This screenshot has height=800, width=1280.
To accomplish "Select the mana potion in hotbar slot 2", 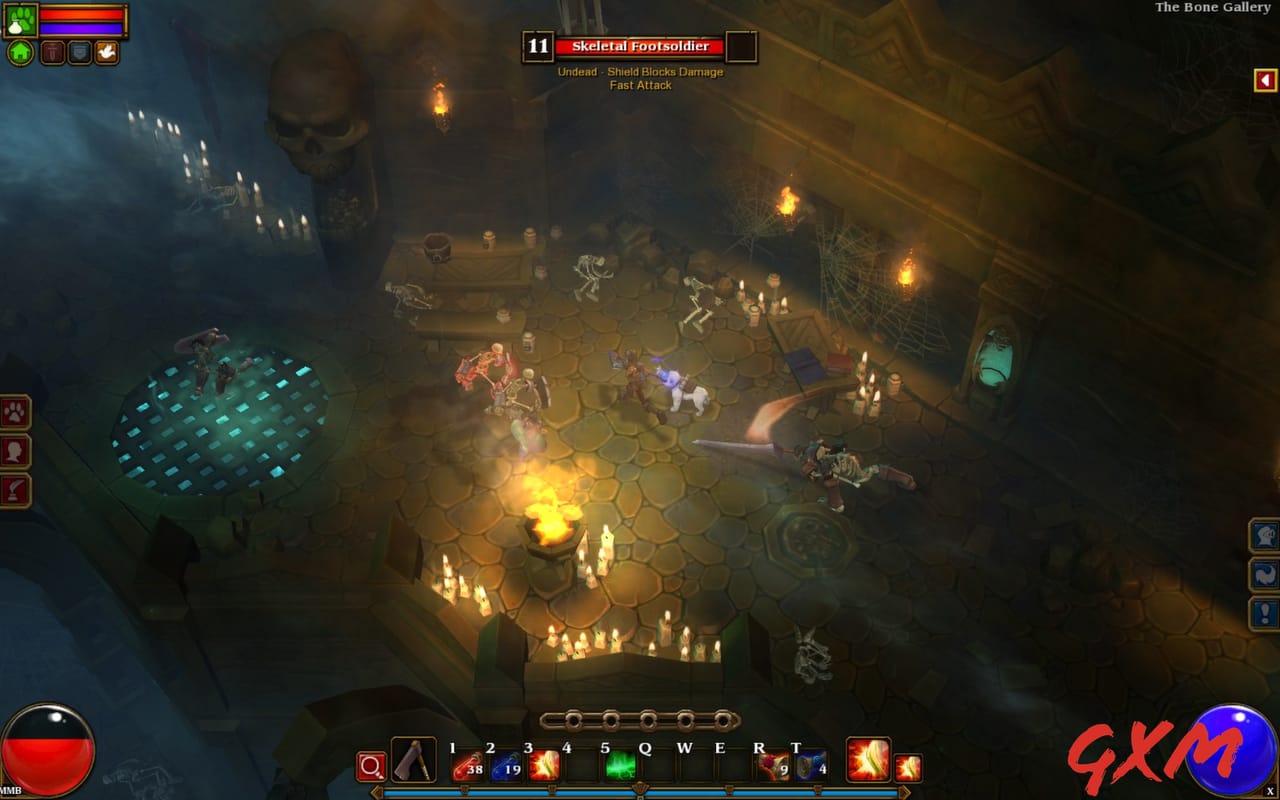I will tap(507, 765).
